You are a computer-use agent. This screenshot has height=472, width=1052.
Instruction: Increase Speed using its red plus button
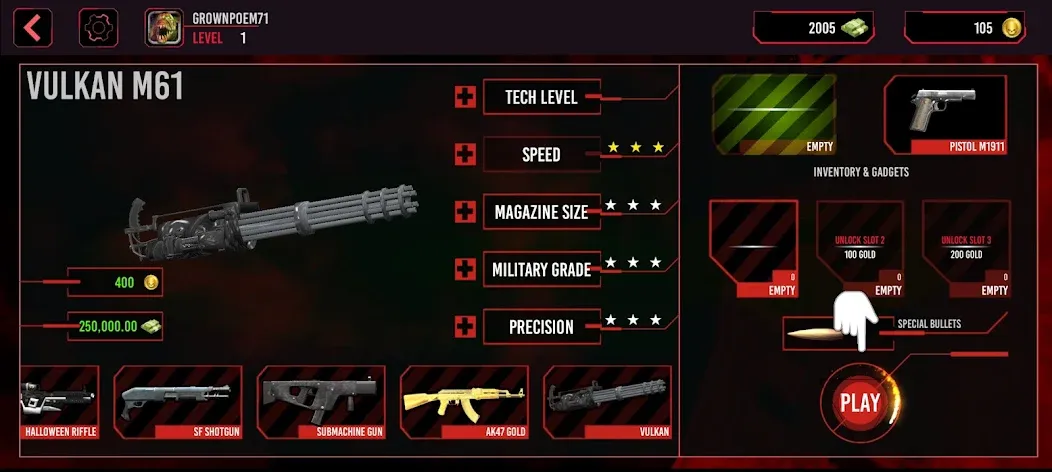465,155
